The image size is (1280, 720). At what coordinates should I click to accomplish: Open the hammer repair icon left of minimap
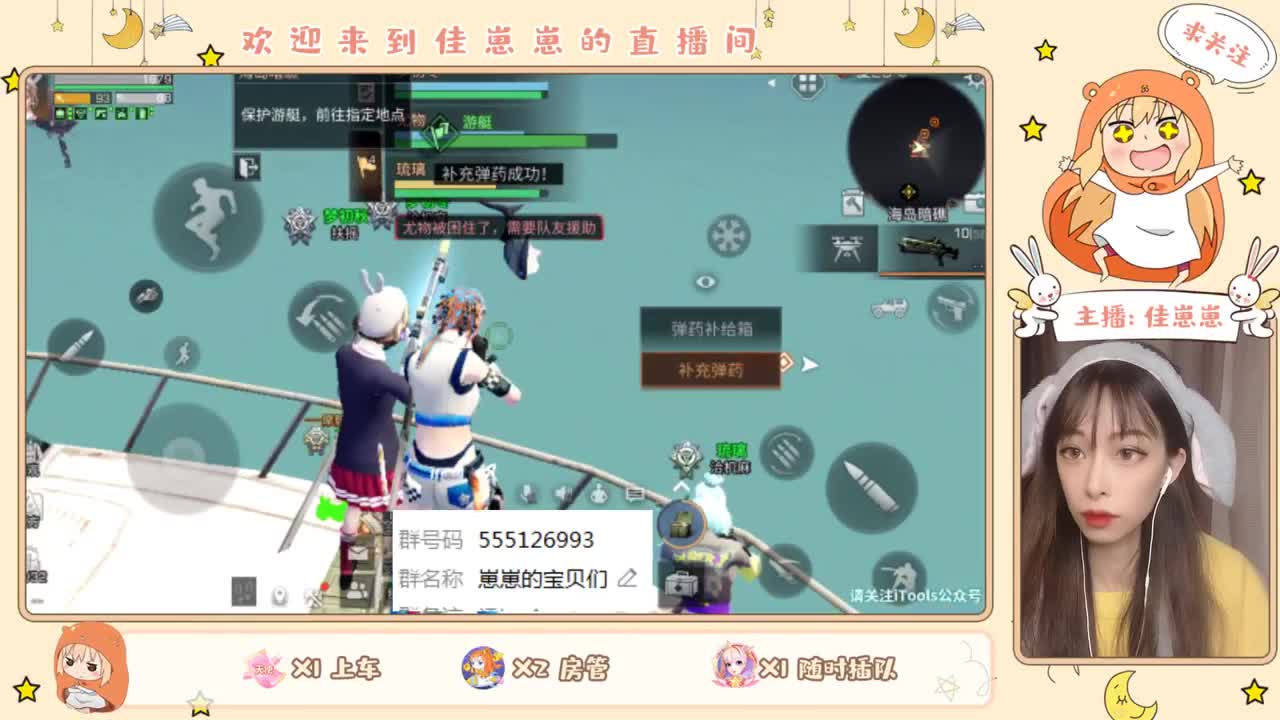(853, 203)
